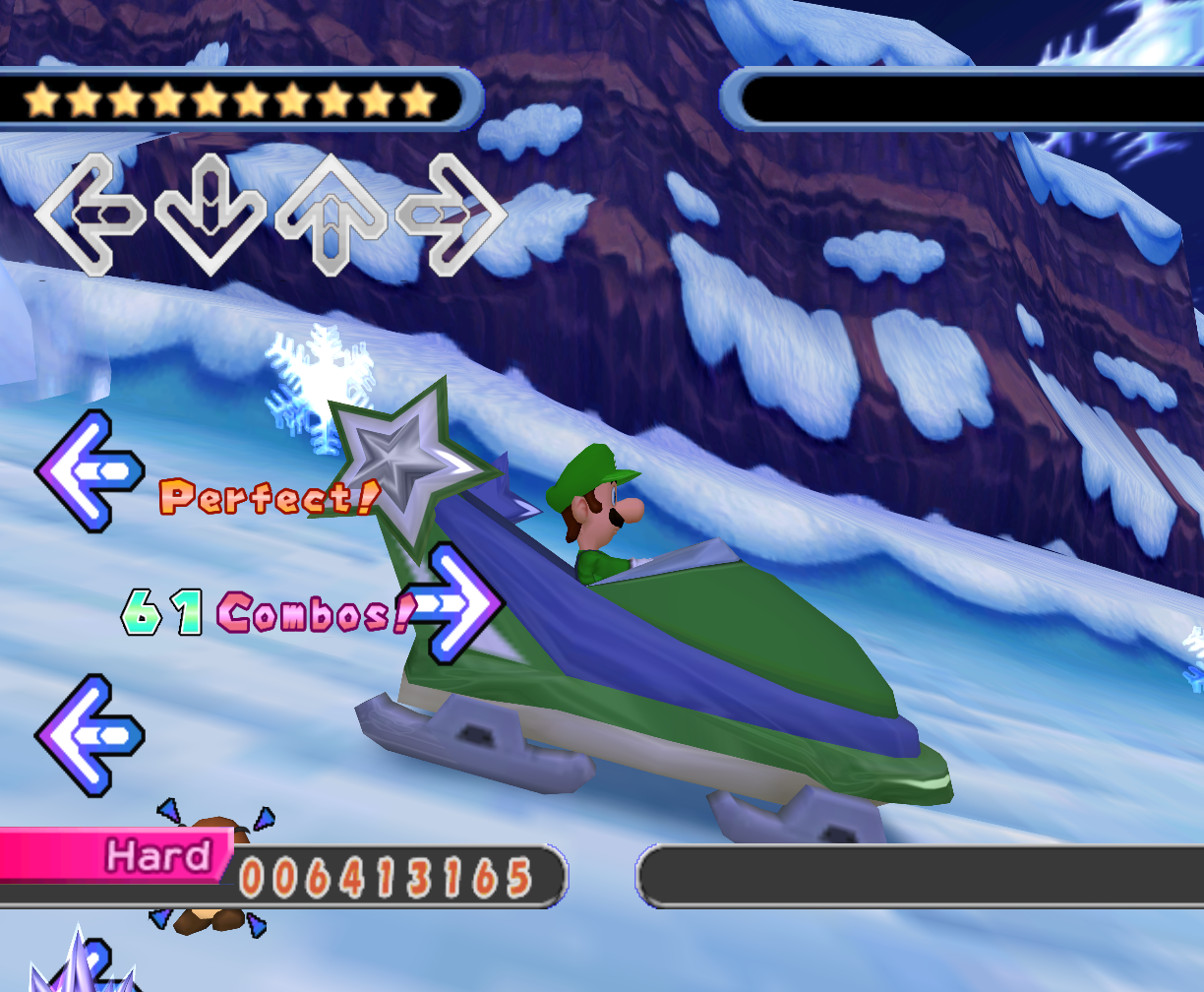Tap the gray down step-zone arrow

(x=210, y=215)
